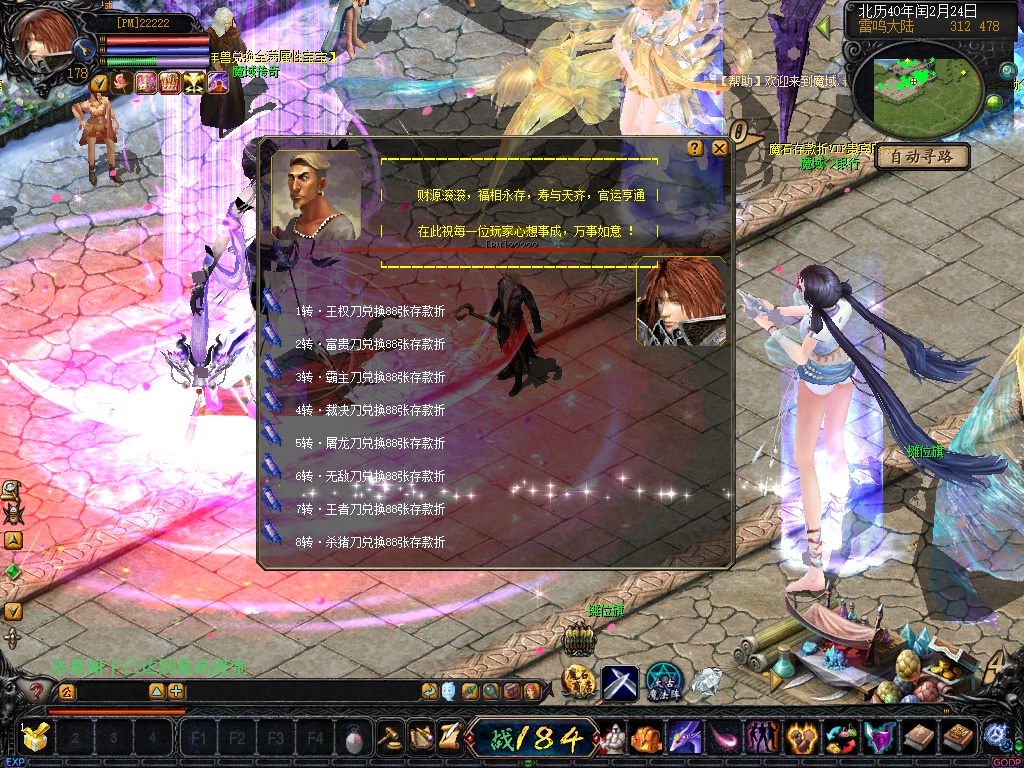
Task: Collapse the minimap with the green arrow
Action: 824,27
